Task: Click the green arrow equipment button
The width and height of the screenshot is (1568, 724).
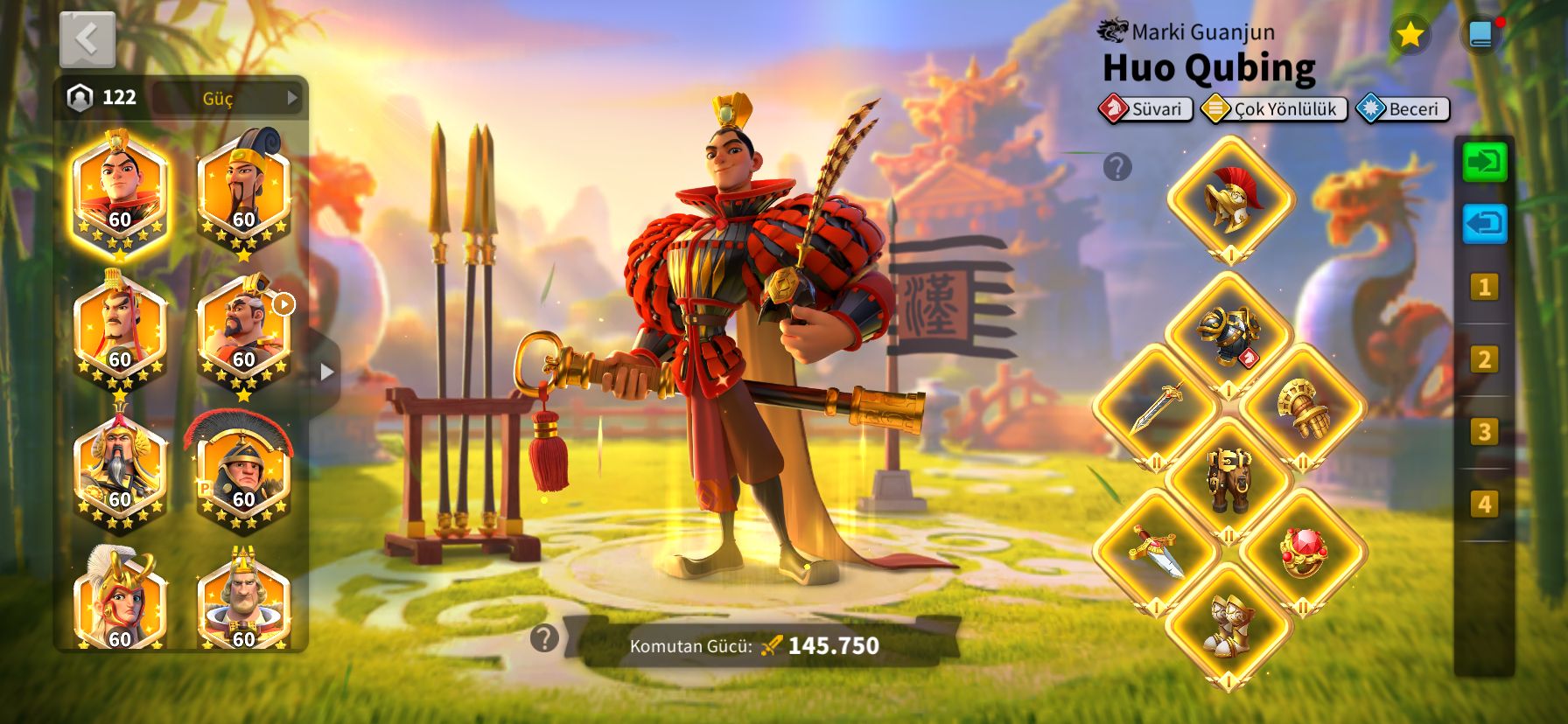Action: pyautogui.click(x=1485, y=163)
